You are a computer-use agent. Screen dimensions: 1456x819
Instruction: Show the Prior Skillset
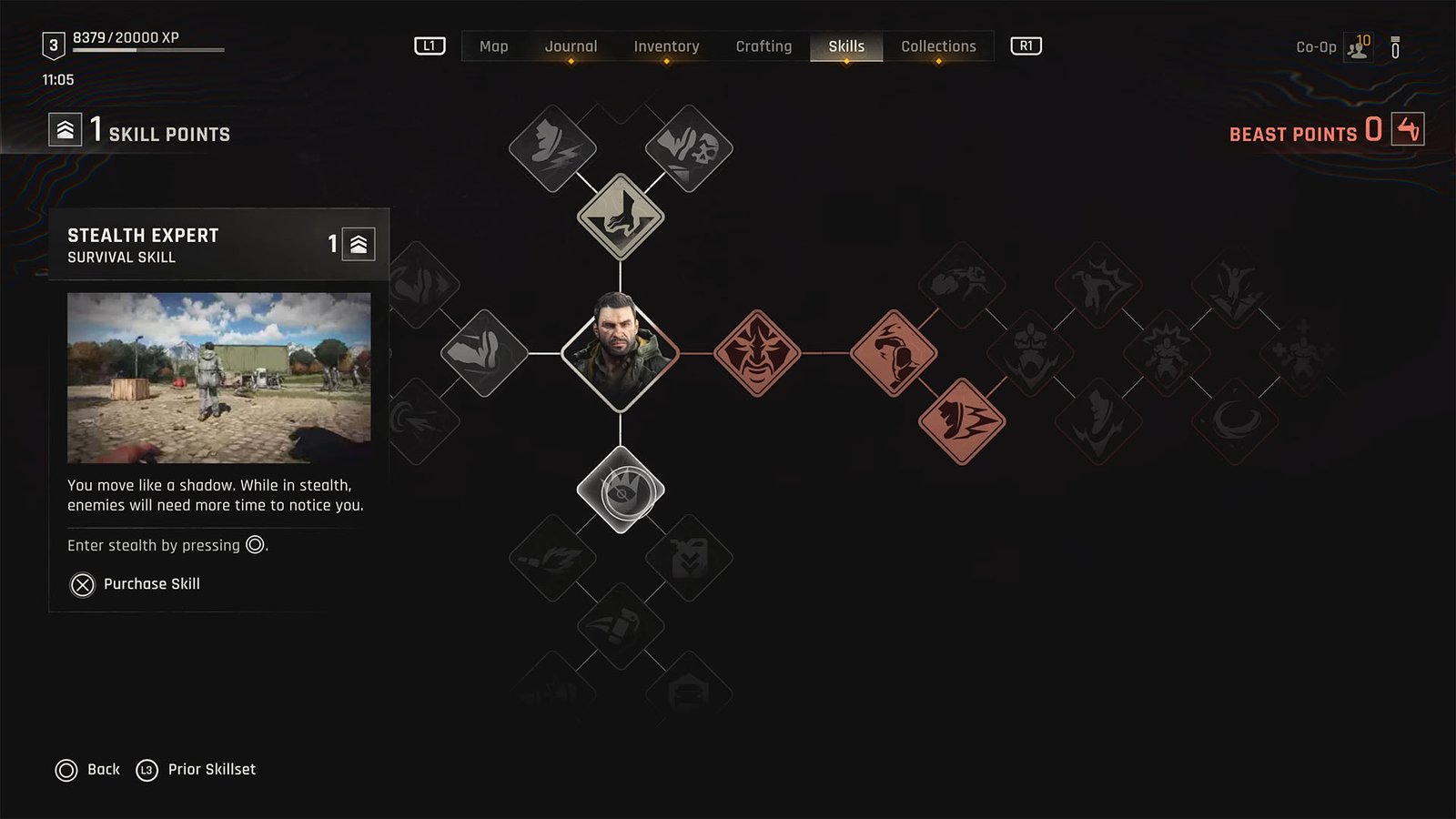click(x=196, y=770)
